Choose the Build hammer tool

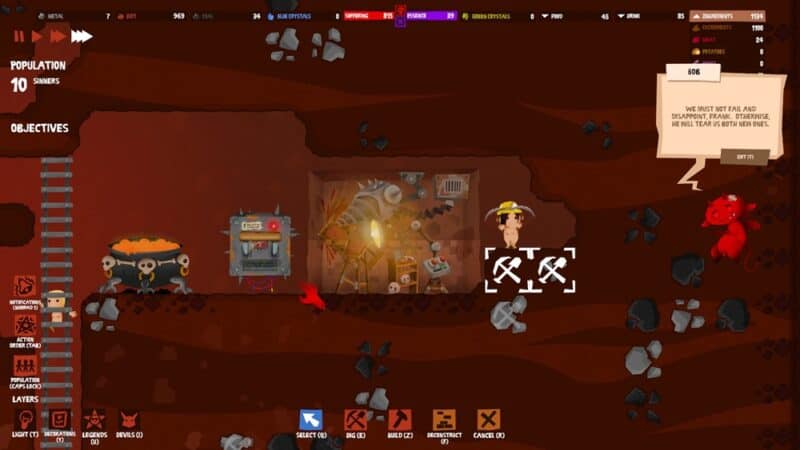pyautogui.click(x=399, y=420)
